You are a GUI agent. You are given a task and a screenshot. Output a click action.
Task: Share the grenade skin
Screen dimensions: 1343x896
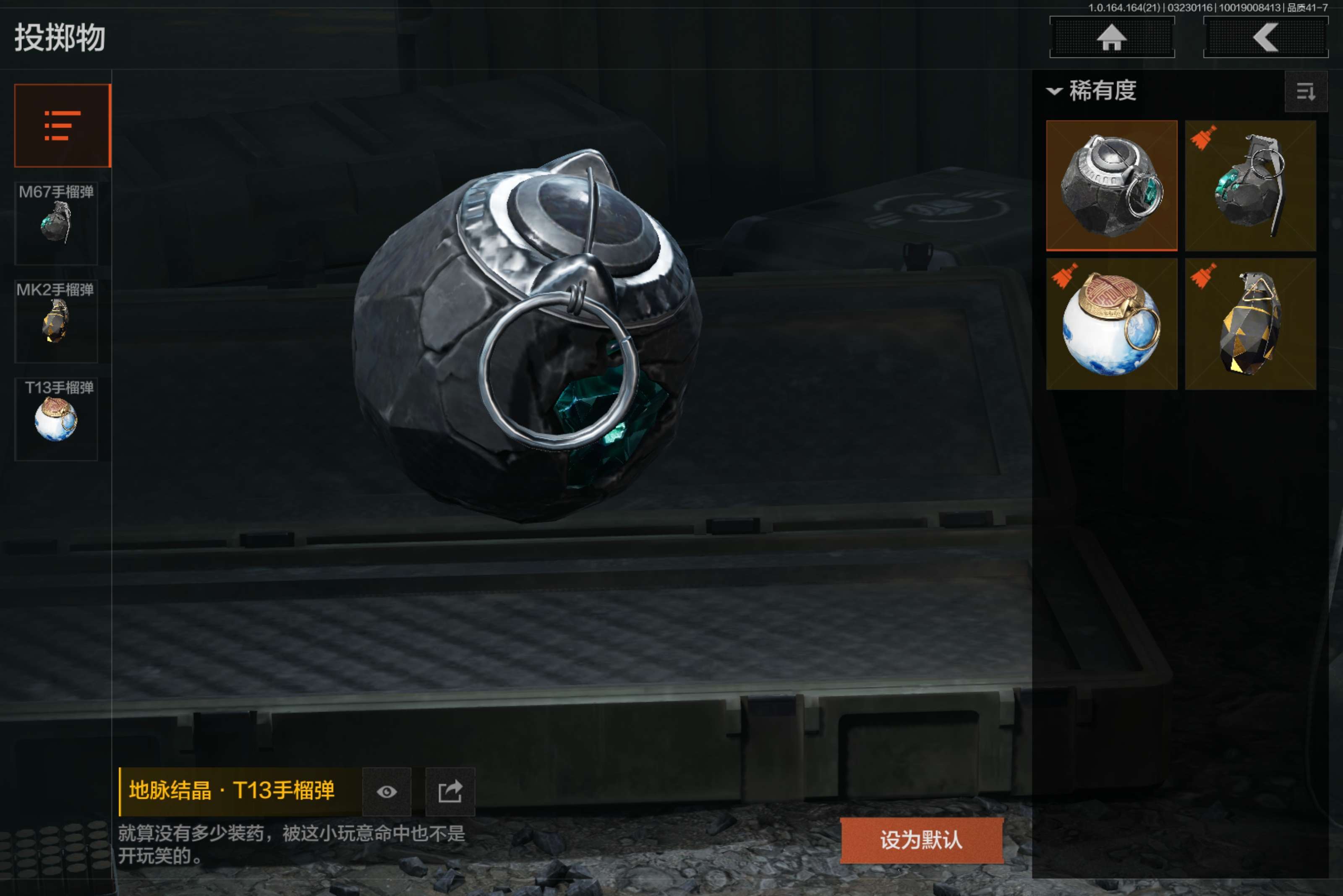coord(450,792)
